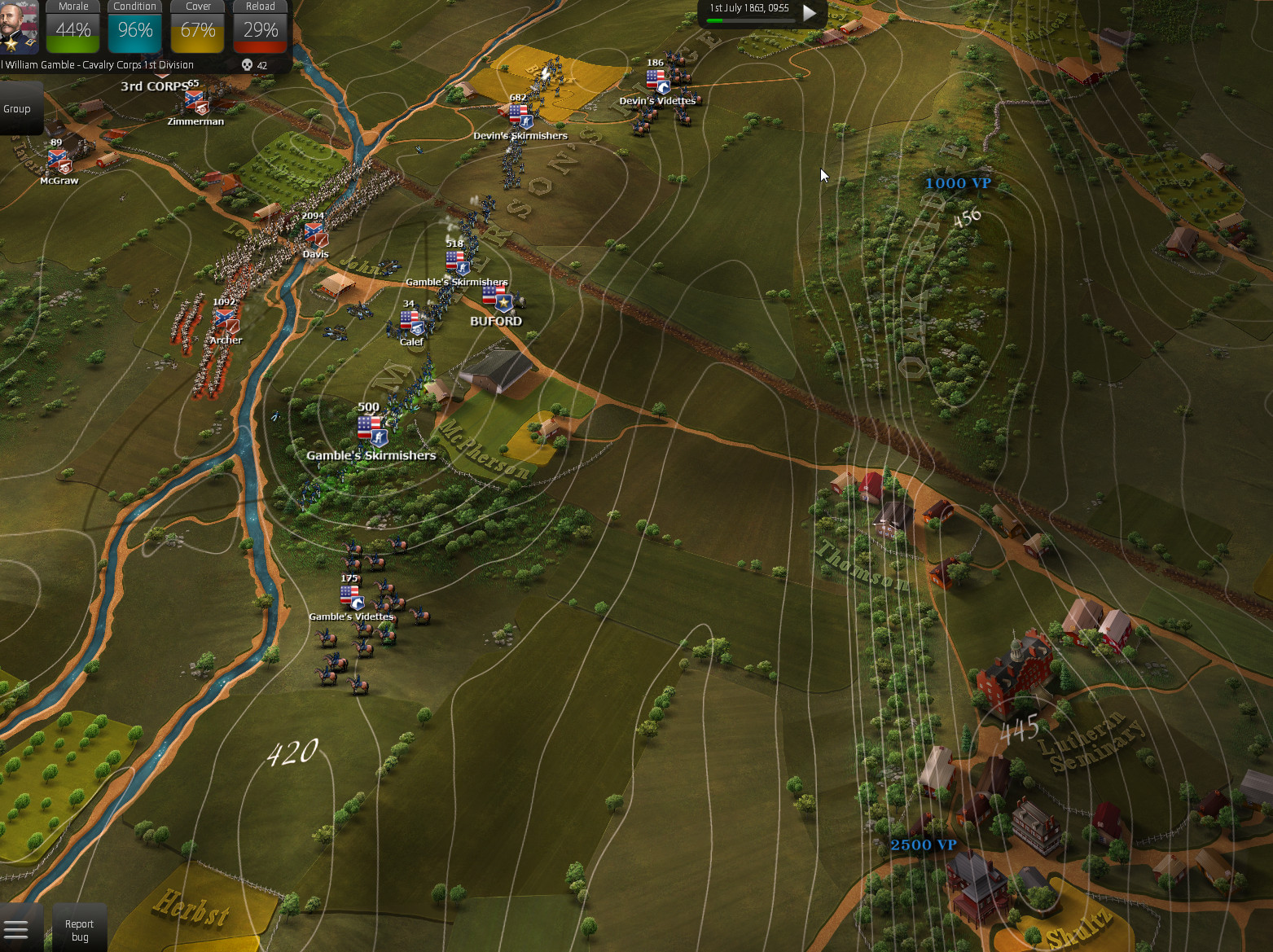1273x952 pixels.
Task: Choose the Gamble's Videttes cavalry flag
Action: (x=352, y=598)
